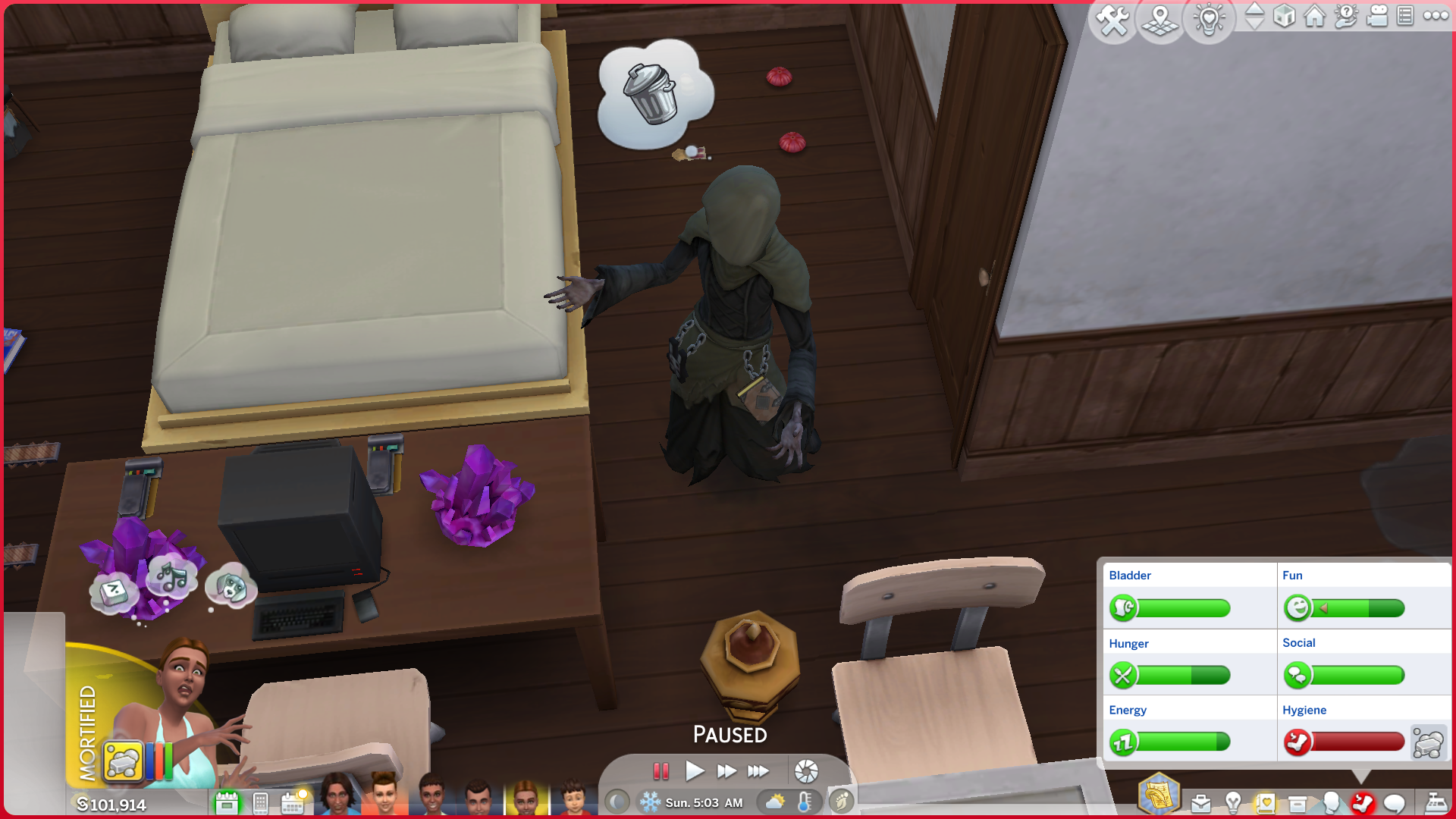Viewport: 1456px width, 819px height.
Task: Resume the game at normal speed
Action: click(x=694, y=771)
